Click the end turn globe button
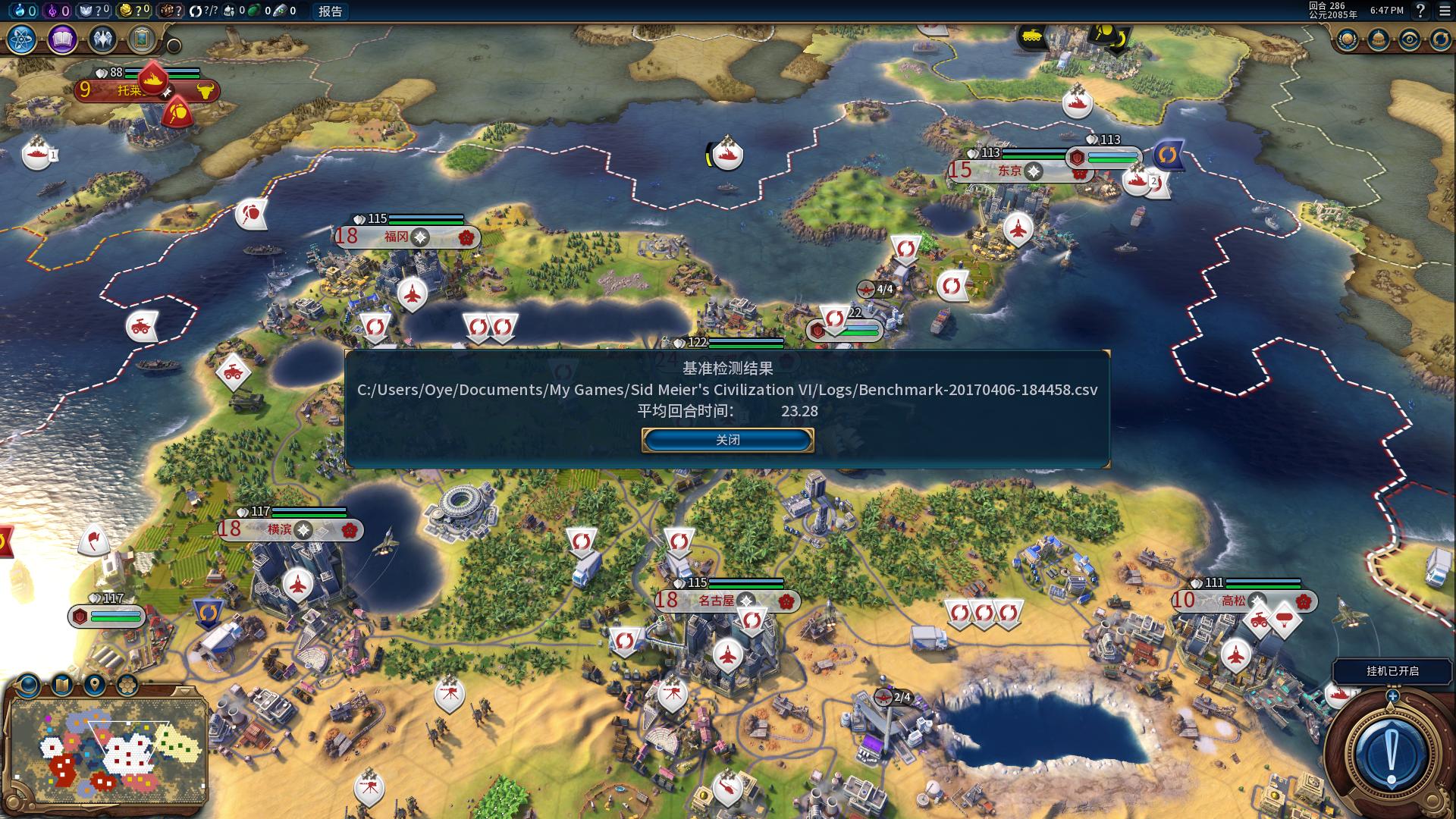The height and width of the screenshot is (819, 1456). tap(1390, 755)
